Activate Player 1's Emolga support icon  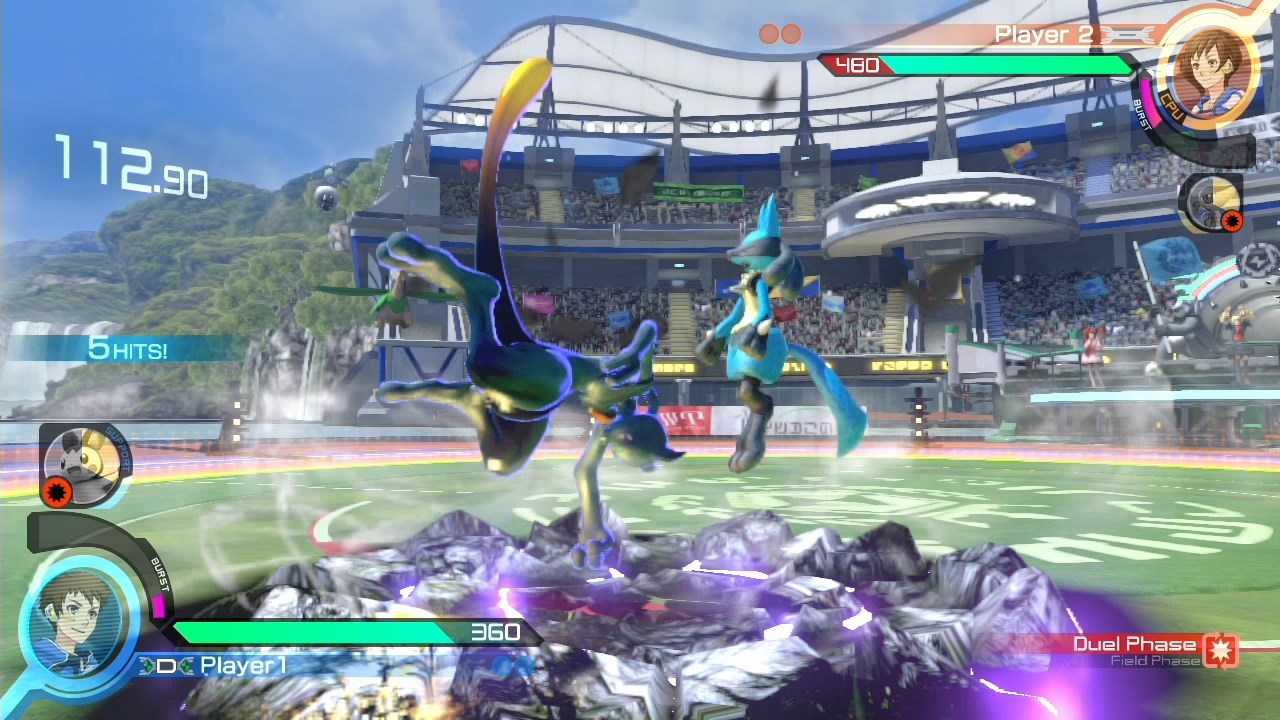pyautogui.click(x=84, y=461)
